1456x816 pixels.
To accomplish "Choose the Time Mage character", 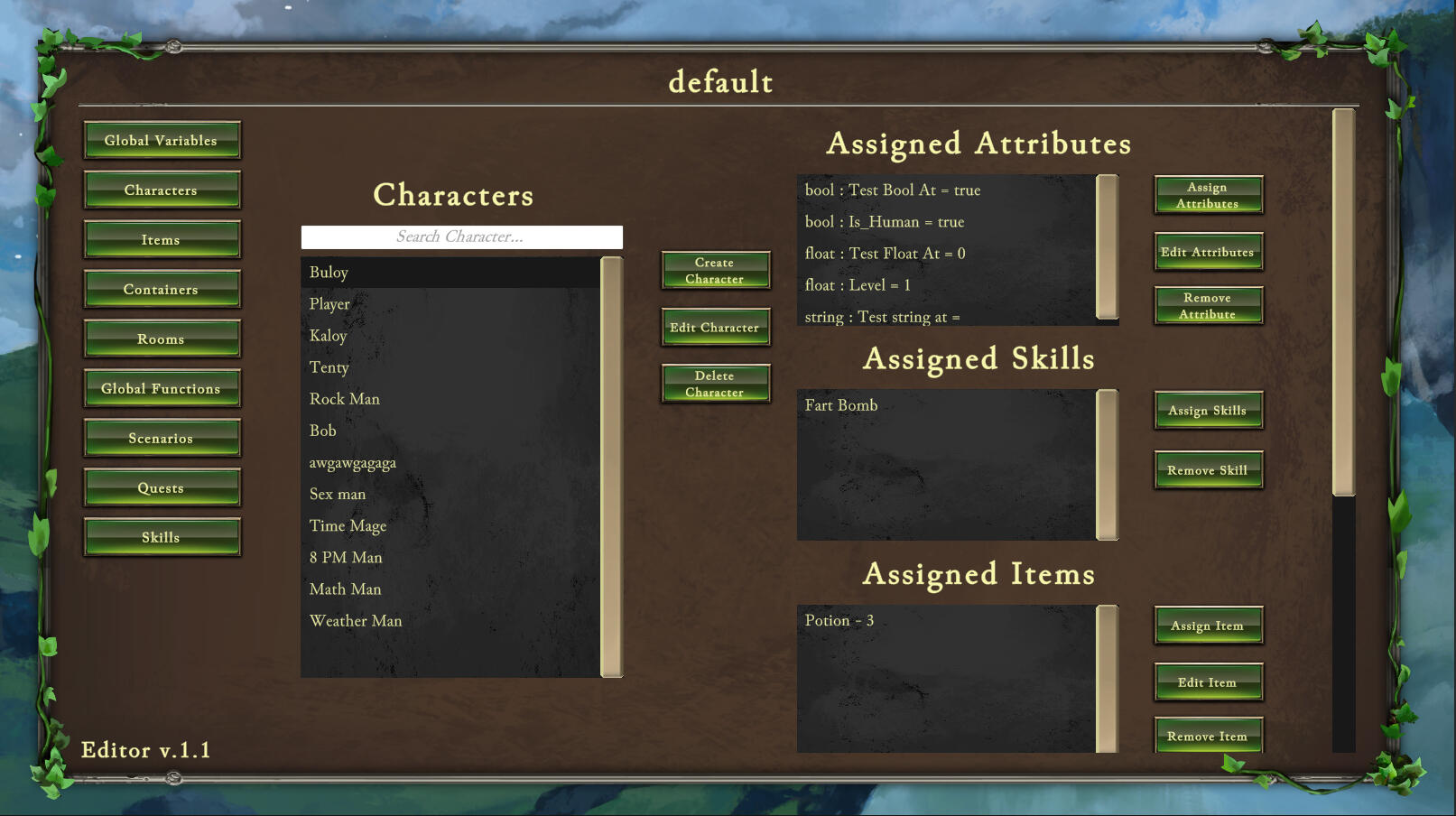I will coord(348,526).
